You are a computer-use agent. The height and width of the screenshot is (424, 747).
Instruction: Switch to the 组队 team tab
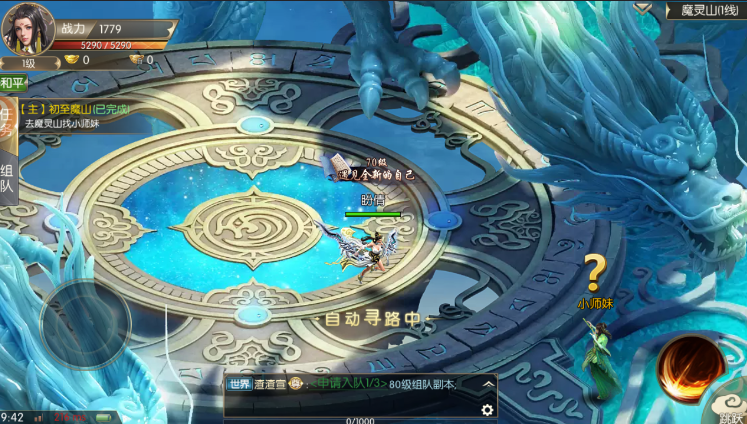click(x=7, y=177)
